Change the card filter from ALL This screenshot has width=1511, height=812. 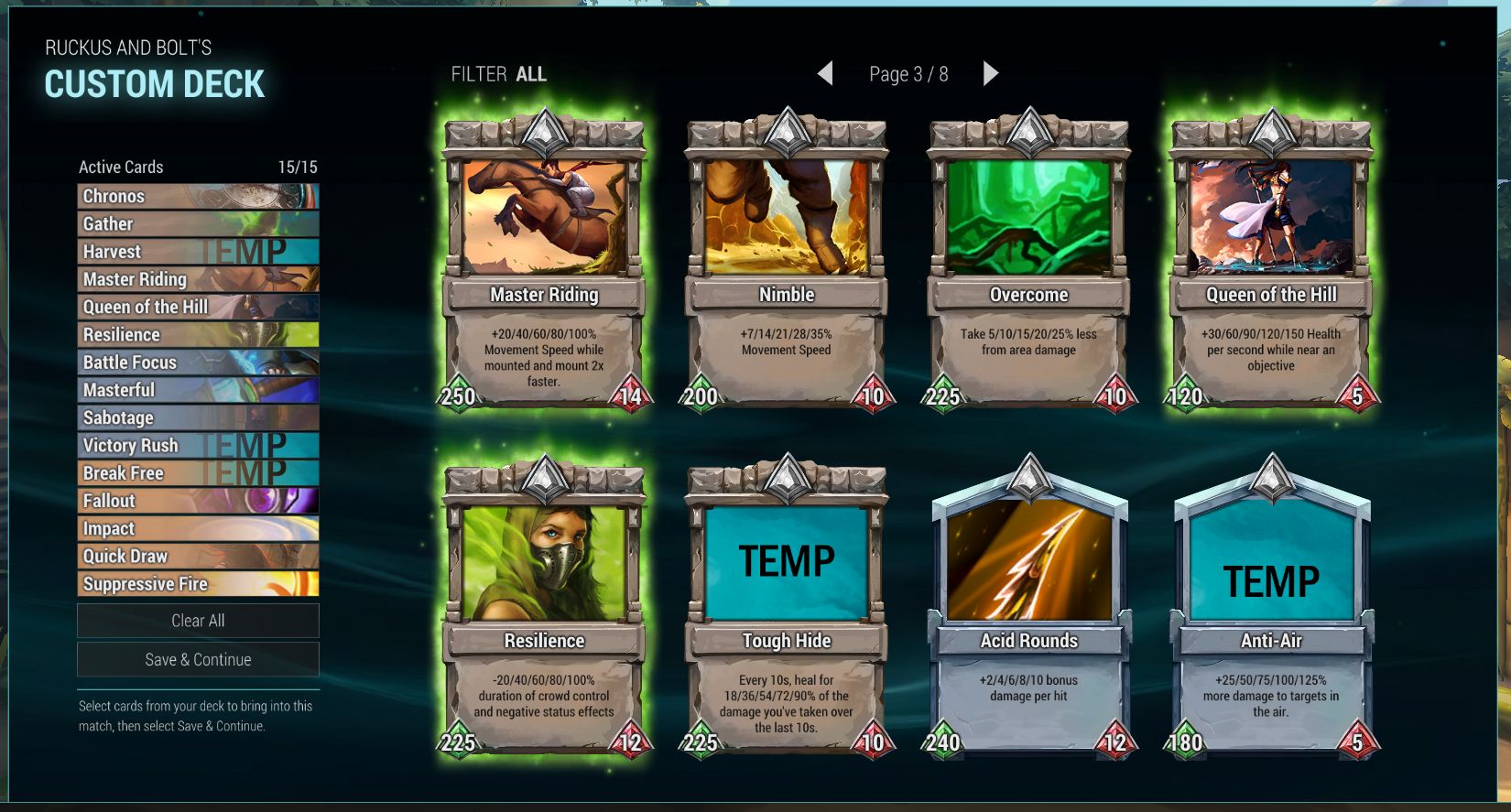click(530, 74)
